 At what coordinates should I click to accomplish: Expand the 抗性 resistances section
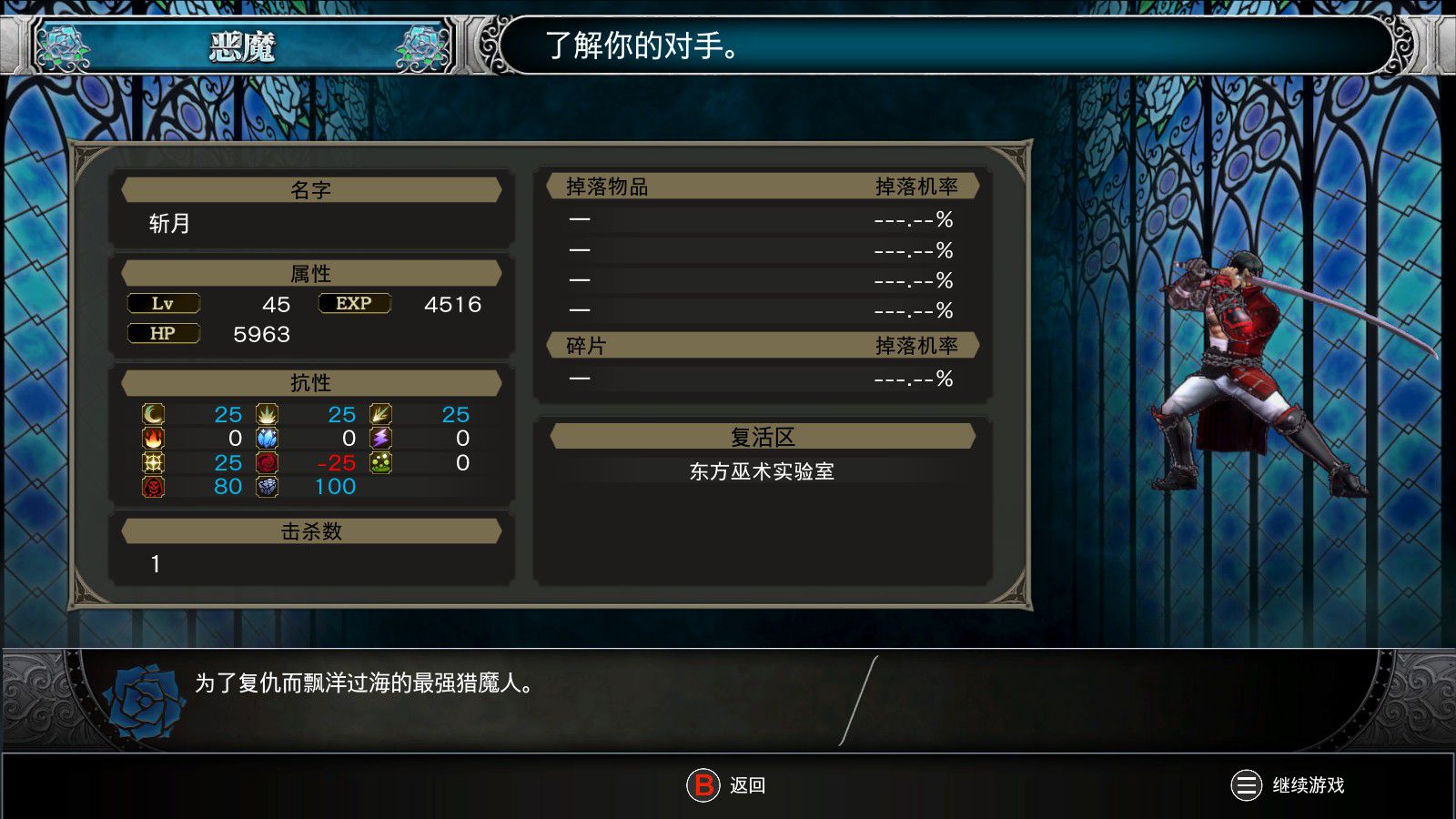[312, 382]
